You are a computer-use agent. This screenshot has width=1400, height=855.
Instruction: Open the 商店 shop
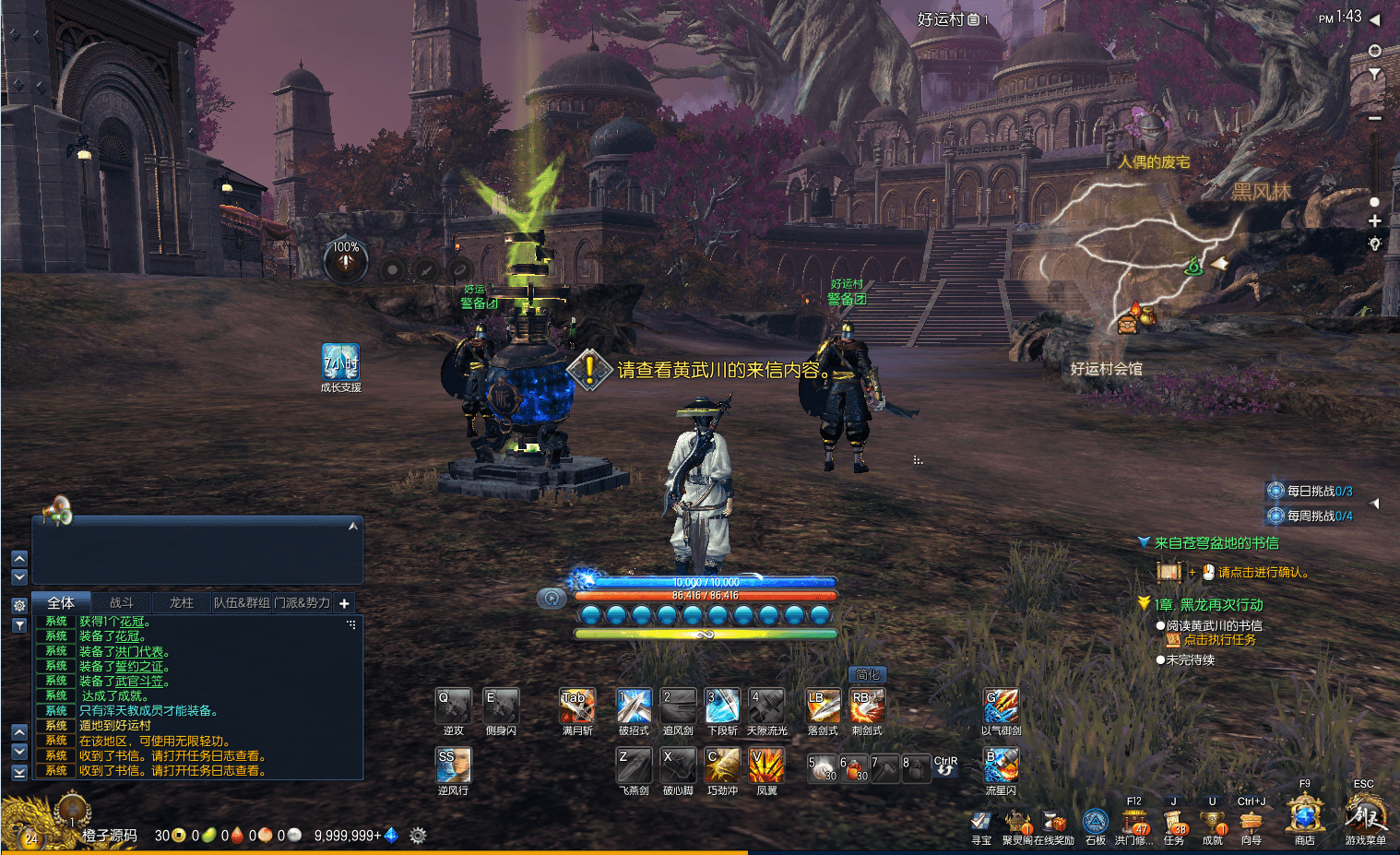click(1304, 817)
